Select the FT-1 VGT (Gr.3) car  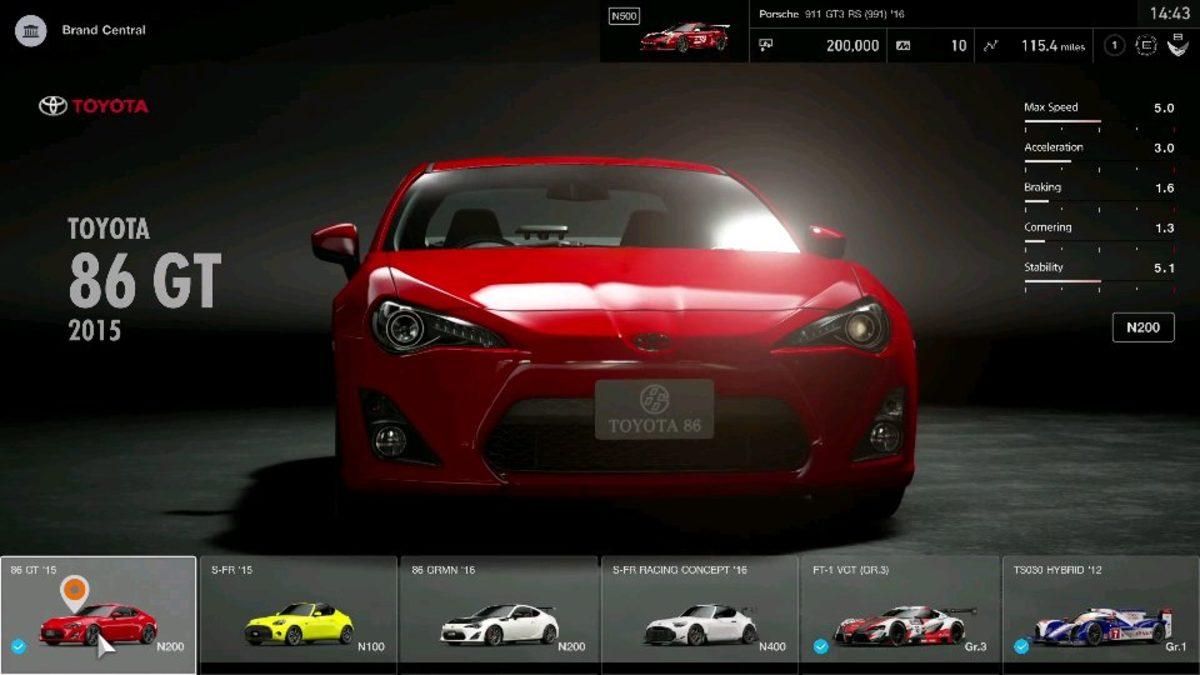pyautogui.click(x=900, y=612)
